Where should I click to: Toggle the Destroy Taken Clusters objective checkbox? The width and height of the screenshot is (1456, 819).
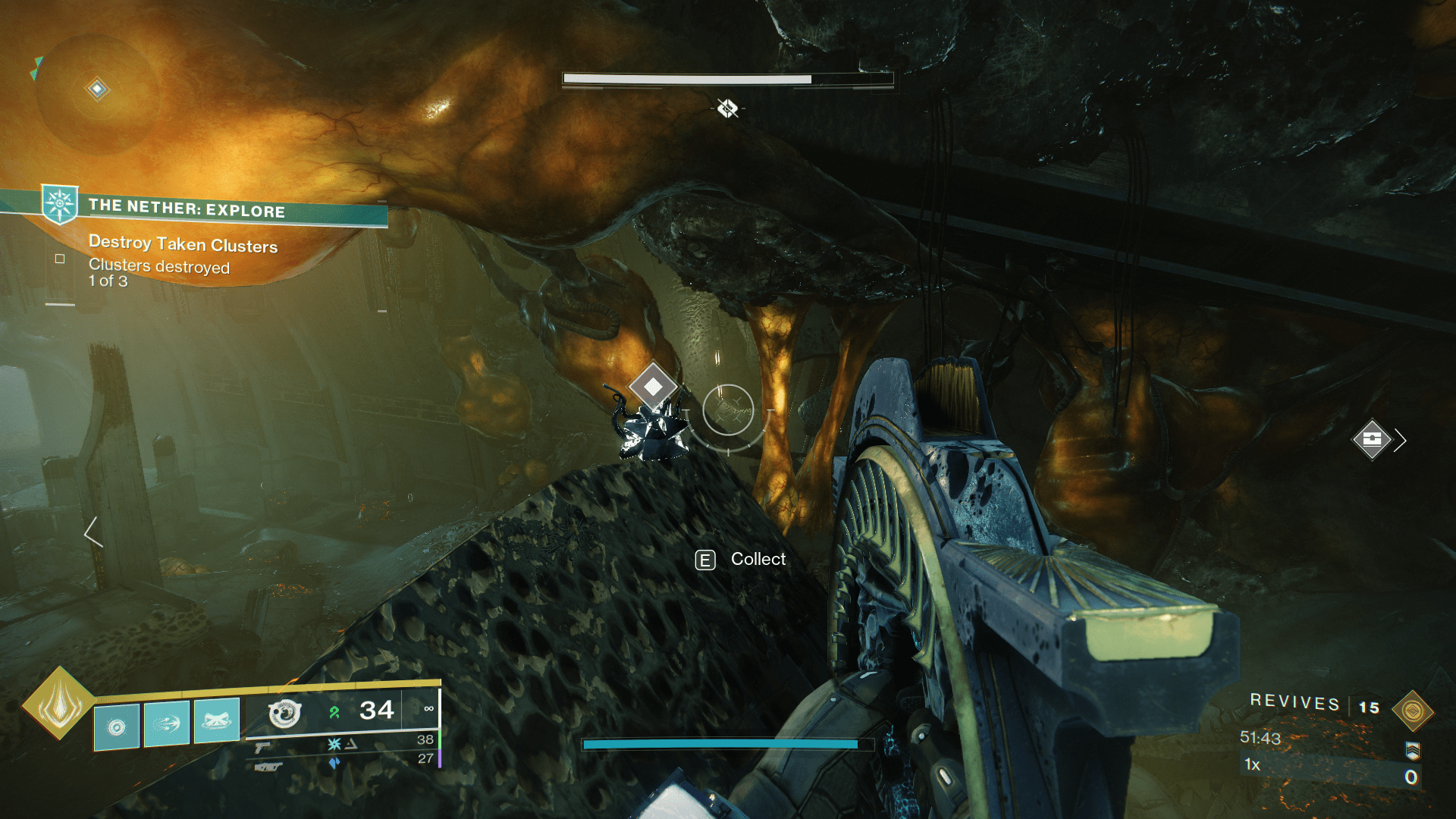(x=58, y=259)
